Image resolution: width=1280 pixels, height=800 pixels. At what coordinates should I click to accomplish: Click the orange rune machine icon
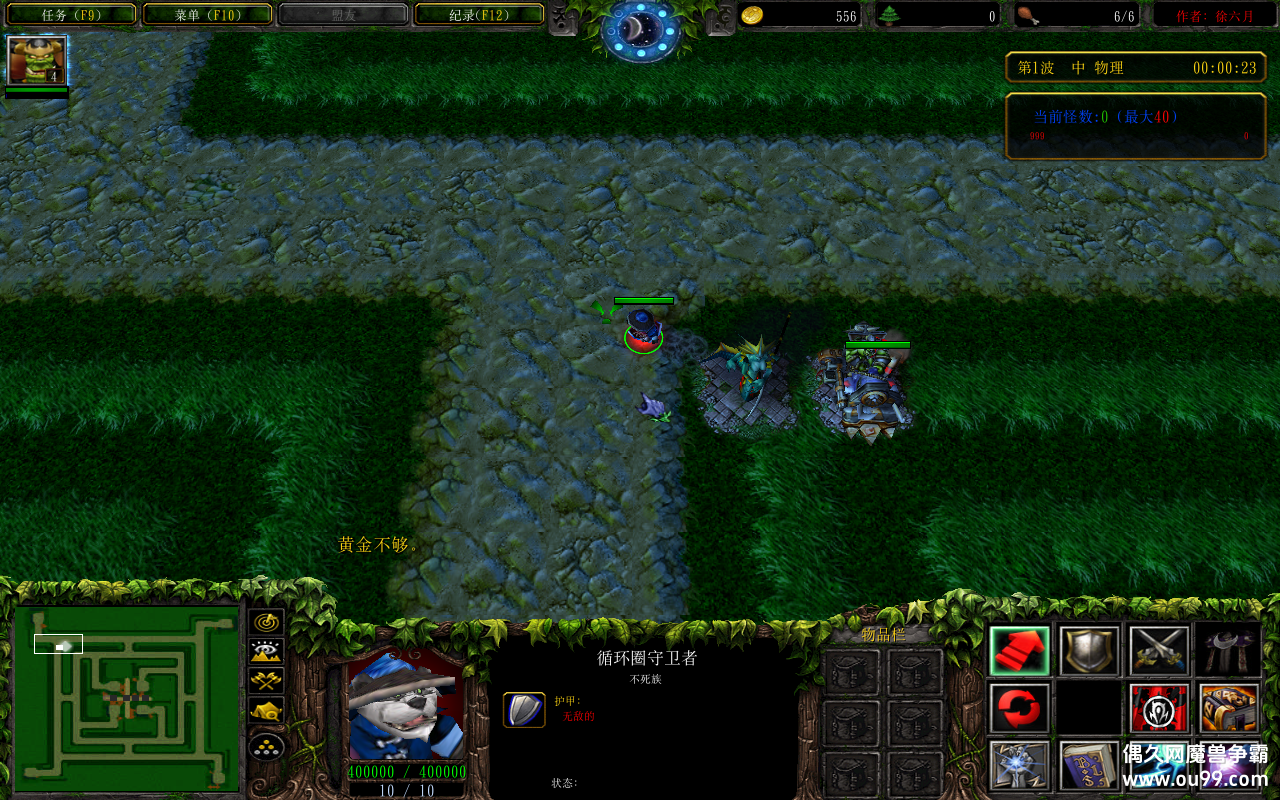click(1229, 708)
